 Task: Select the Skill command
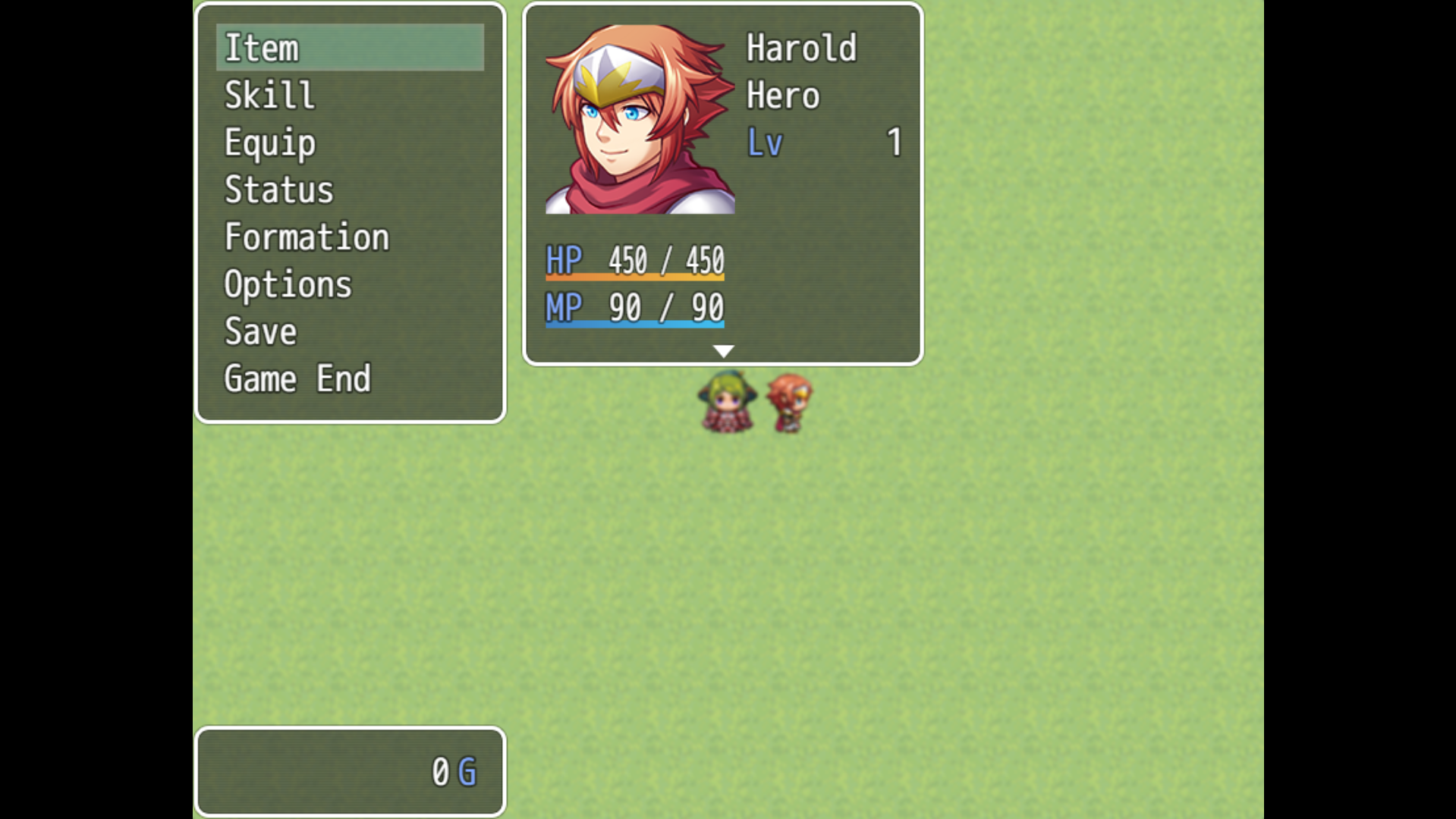pos(268,94)
